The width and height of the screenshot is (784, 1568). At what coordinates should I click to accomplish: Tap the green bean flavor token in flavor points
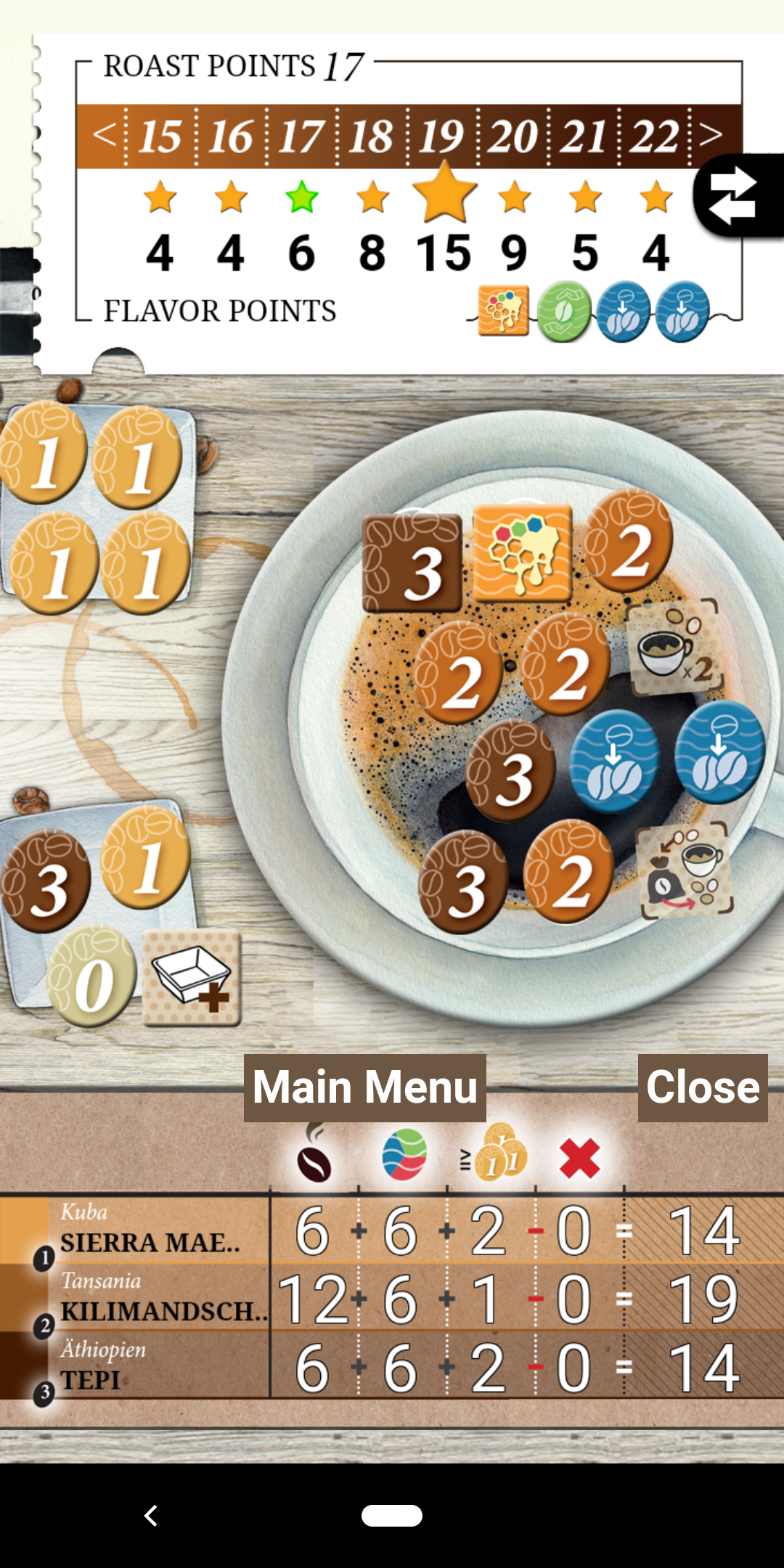(x=564, y=312)
